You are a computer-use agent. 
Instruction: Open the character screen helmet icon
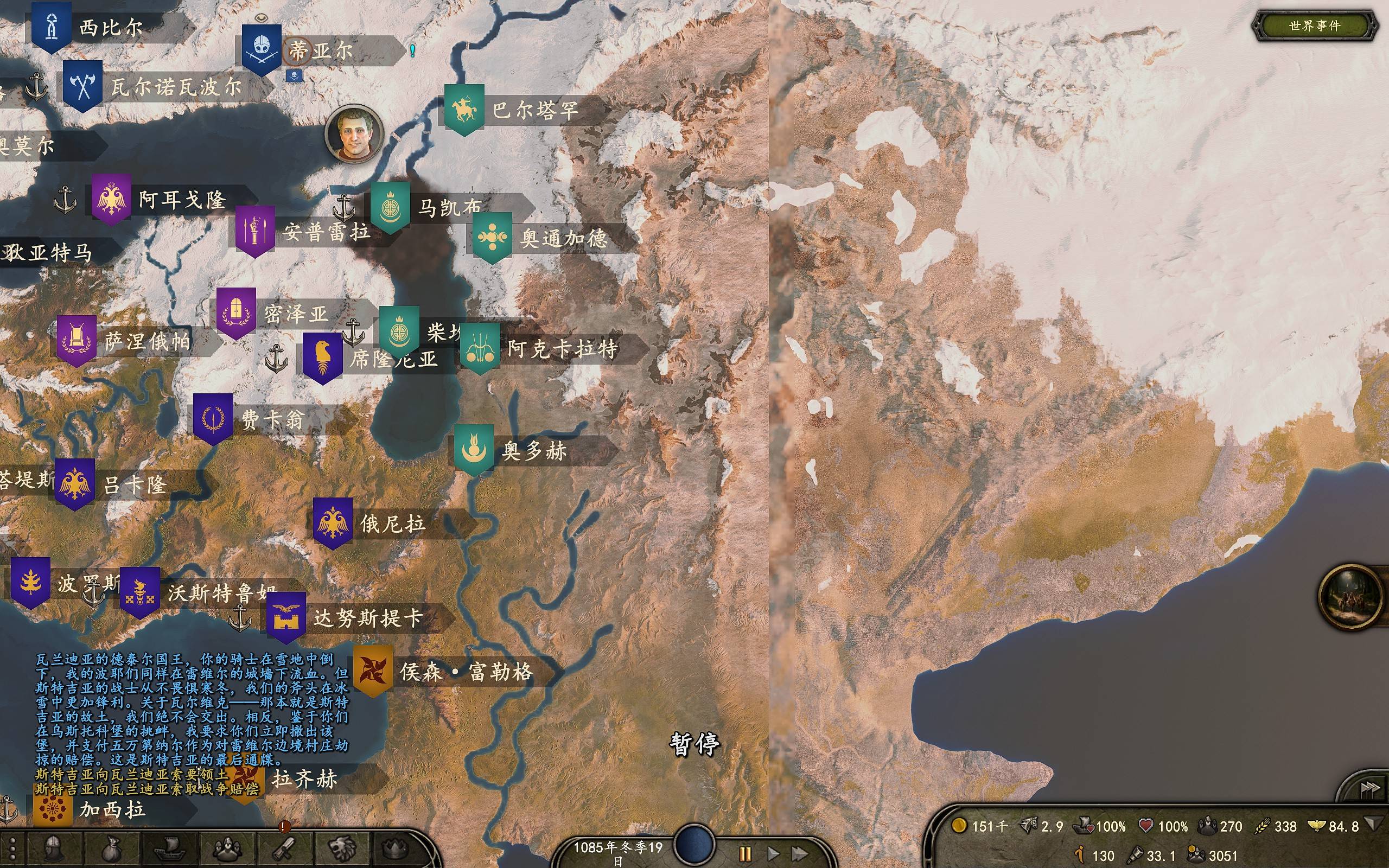point(53,848)
